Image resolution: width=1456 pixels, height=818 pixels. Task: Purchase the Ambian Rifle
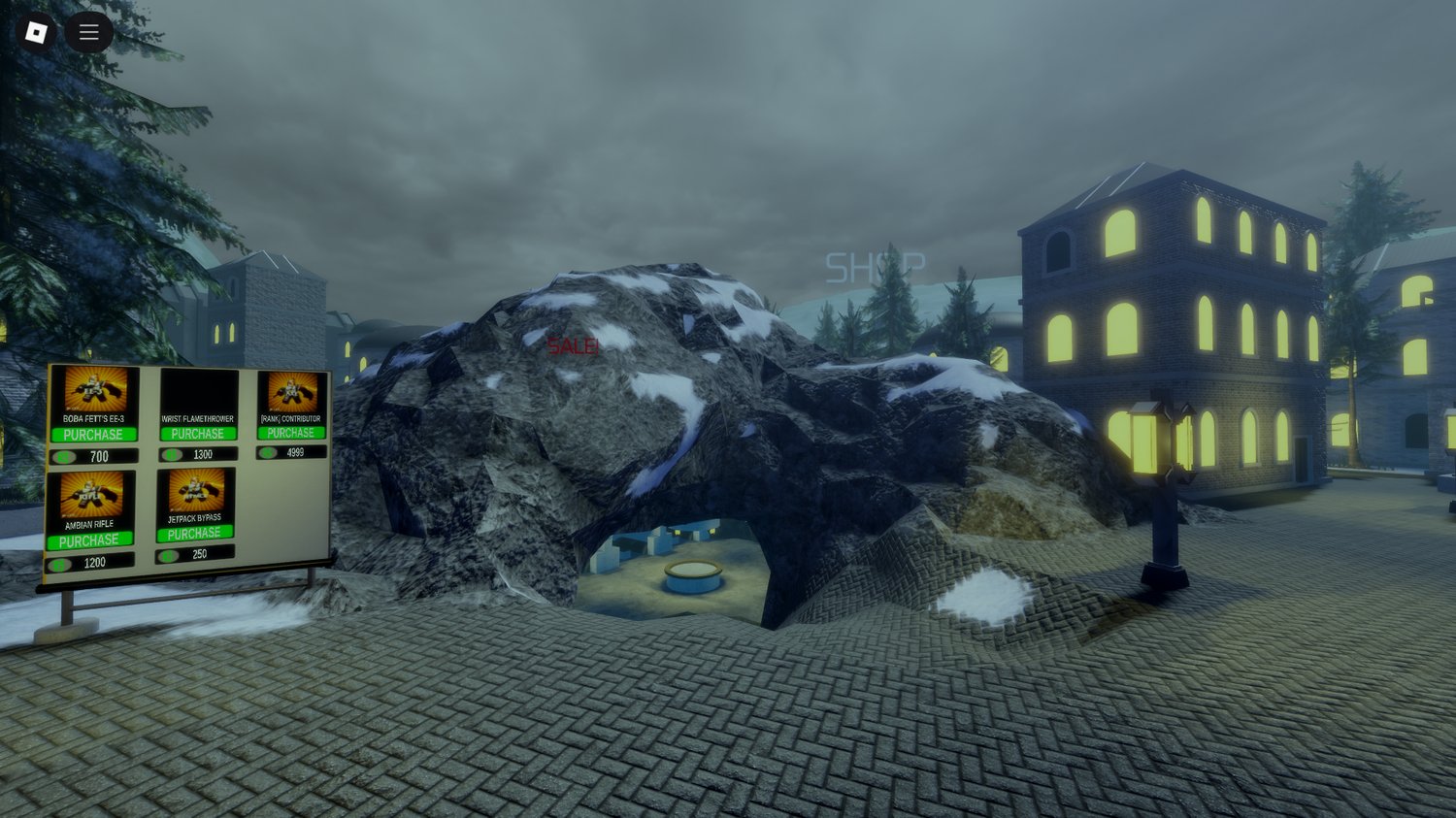click(90, 539)
